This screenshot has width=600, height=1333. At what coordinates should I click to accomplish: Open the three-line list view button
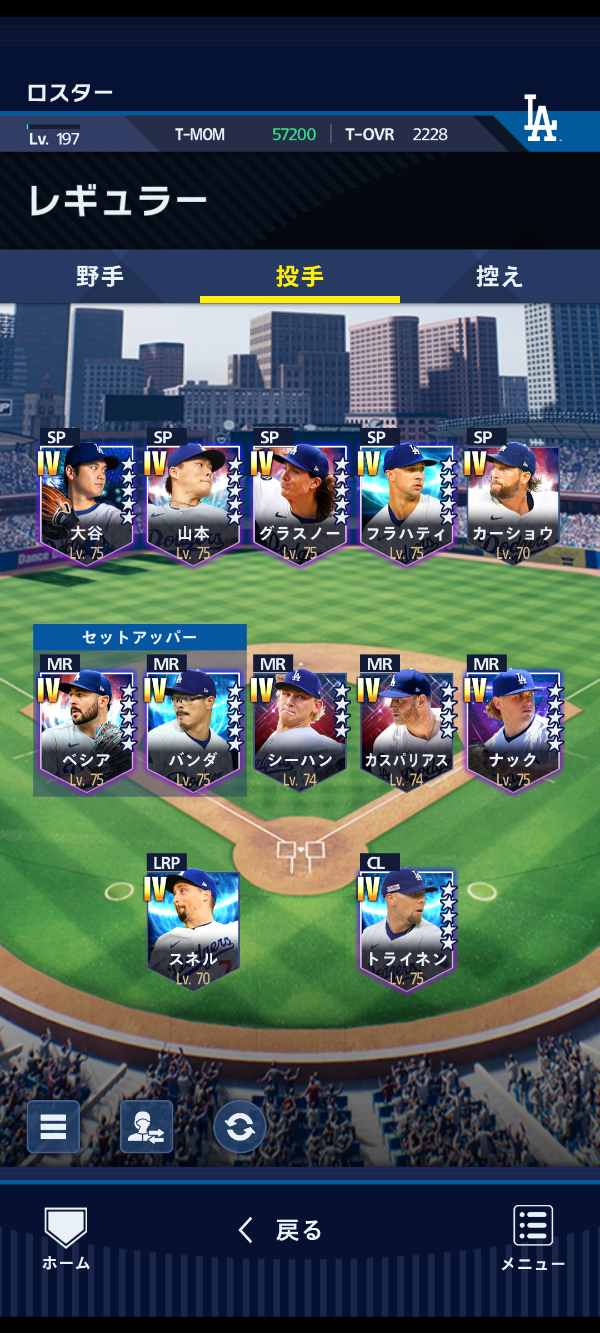pos(53,1127)
